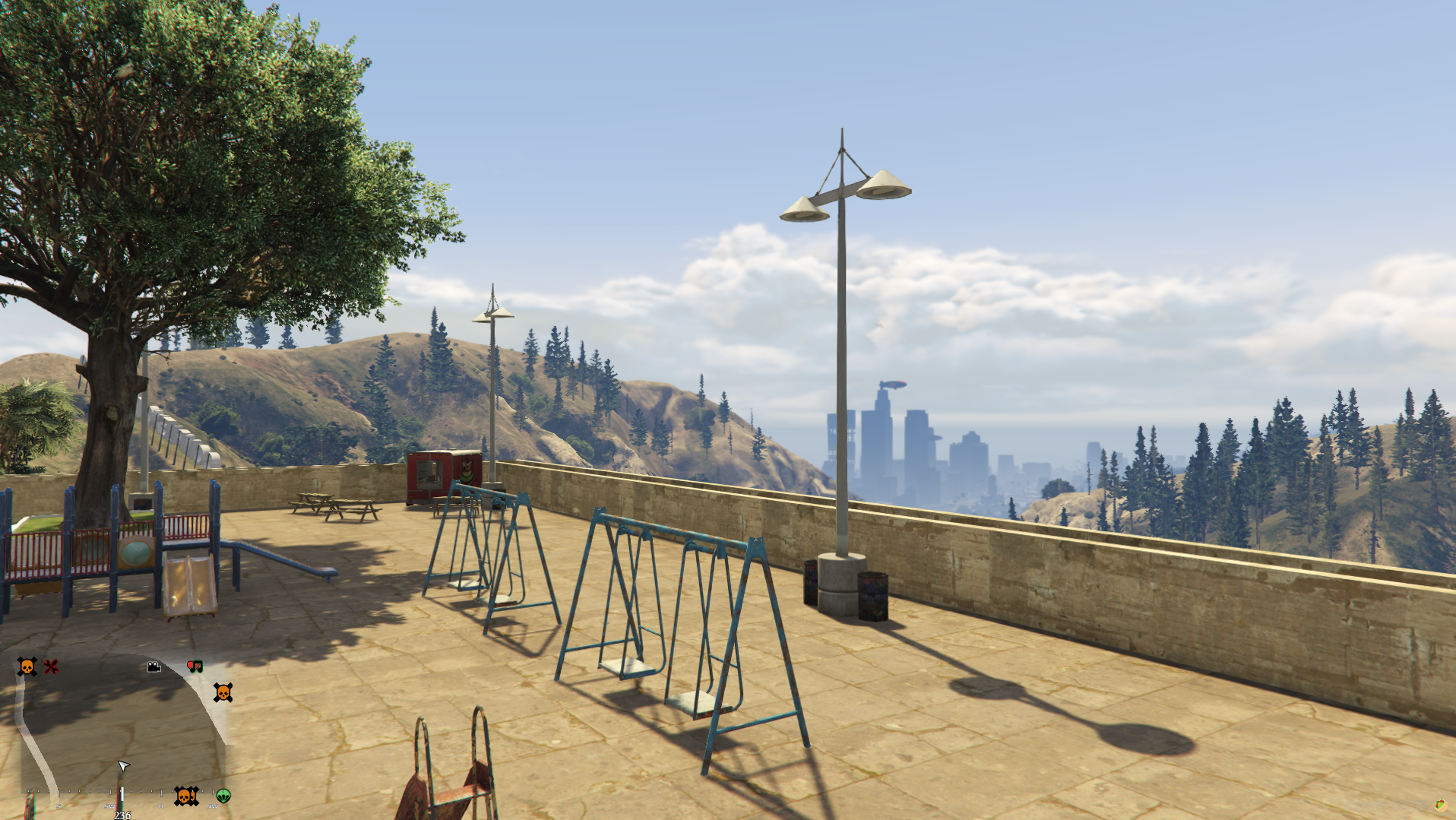Select the overlapping double skull blip near the parachute
Image resolution: width=1456 pixels, height=820 pixels.
click(x=185, y=796)
